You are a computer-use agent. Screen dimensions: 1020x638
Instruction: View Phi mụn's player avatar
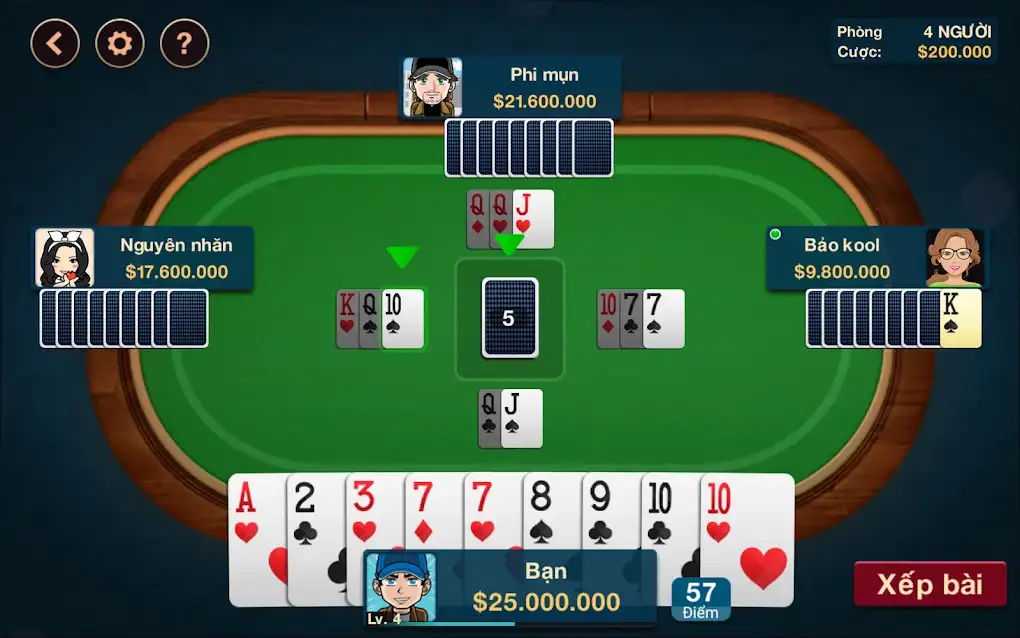432,88
